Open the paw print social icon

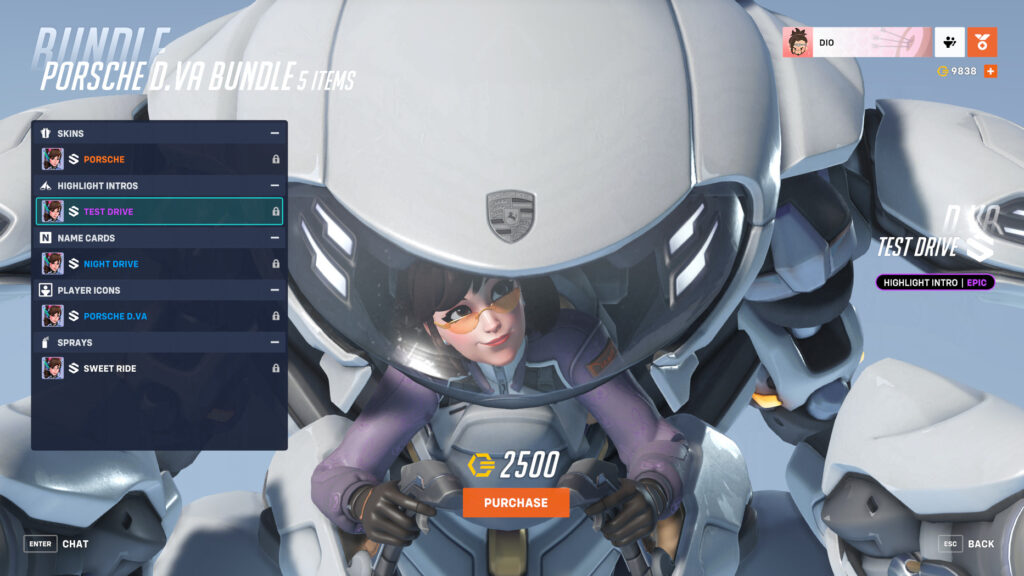coord(949,42)
